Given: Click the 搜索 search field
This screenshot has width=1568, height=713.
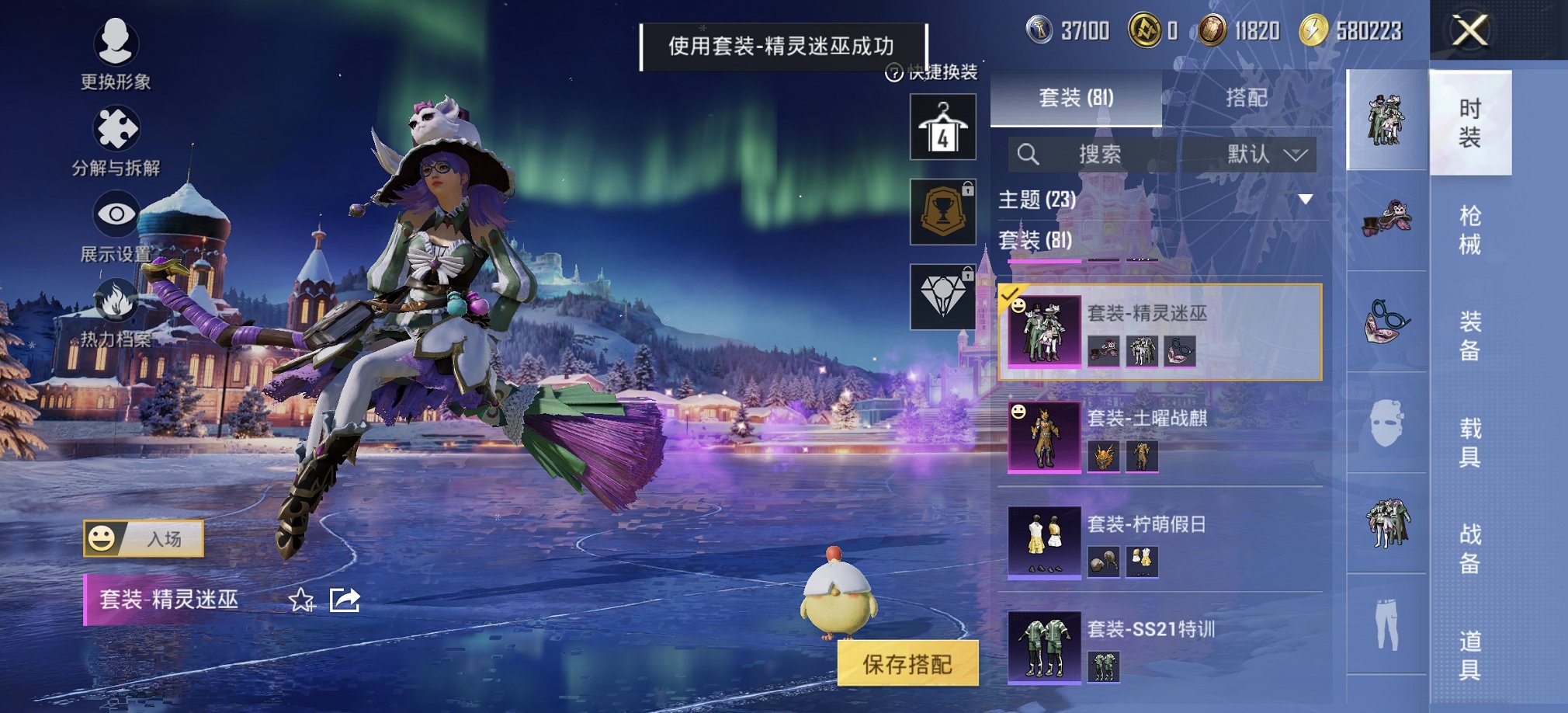Looking at the screenshot, I should pos(1098,154).
